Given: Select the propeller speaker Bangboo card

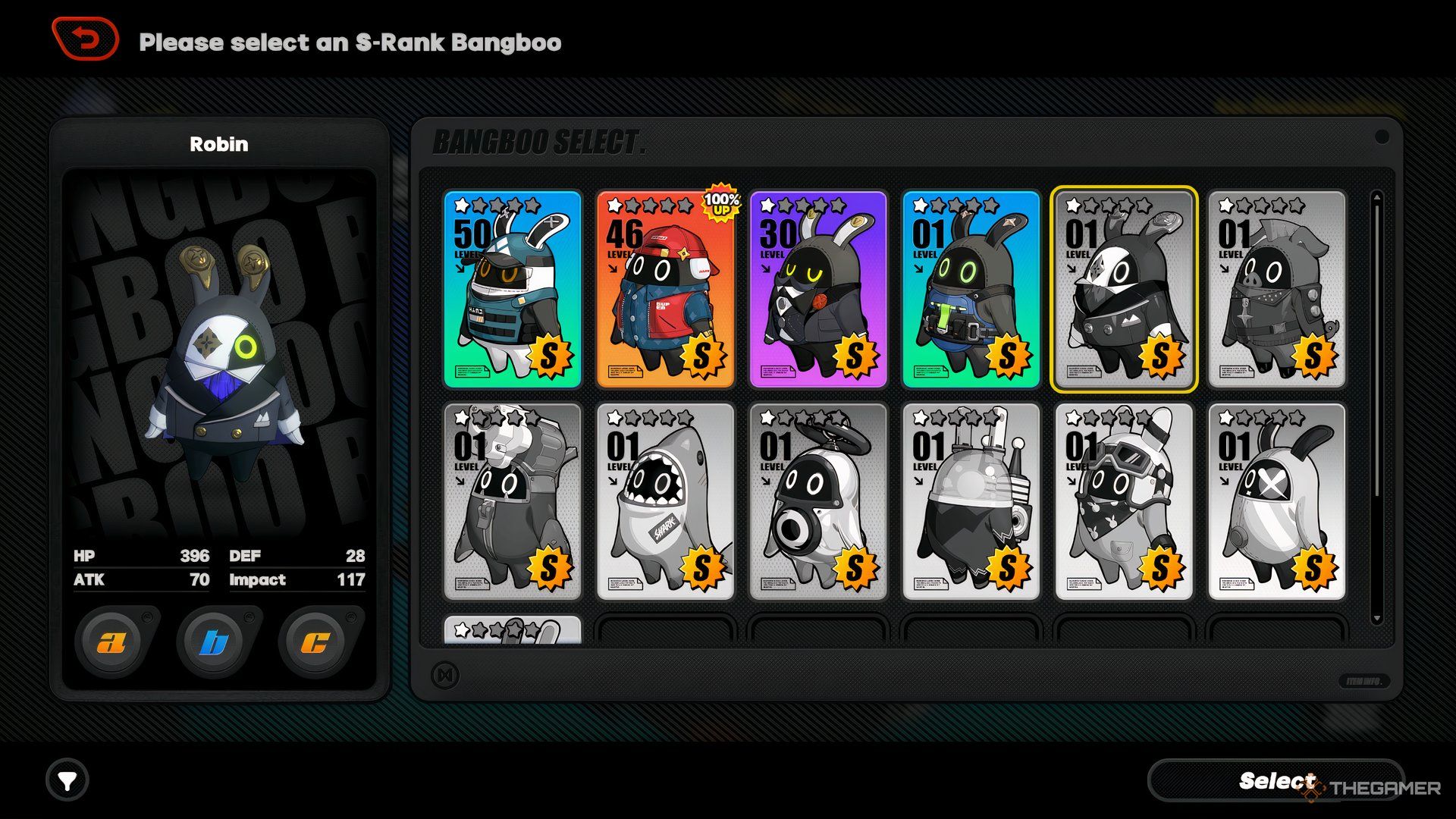Looking at the screenshot, I should click(x=818, y=501).
